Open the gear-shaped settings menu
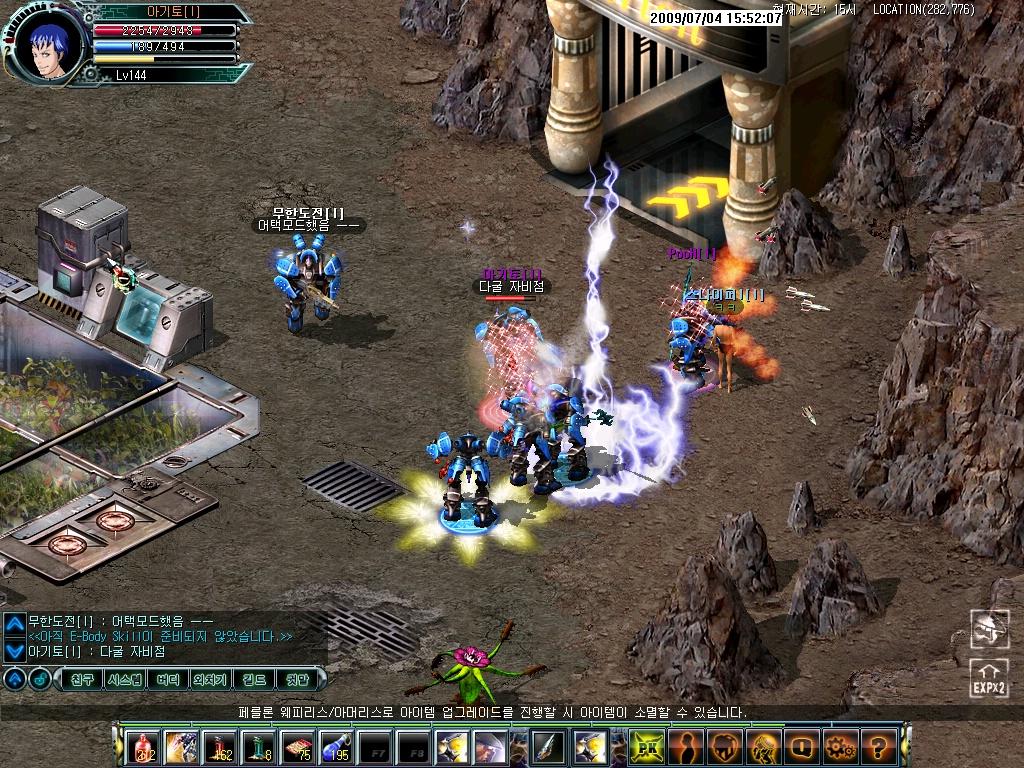The width and height of the screenshot is (1024, 768). [838, 746]
